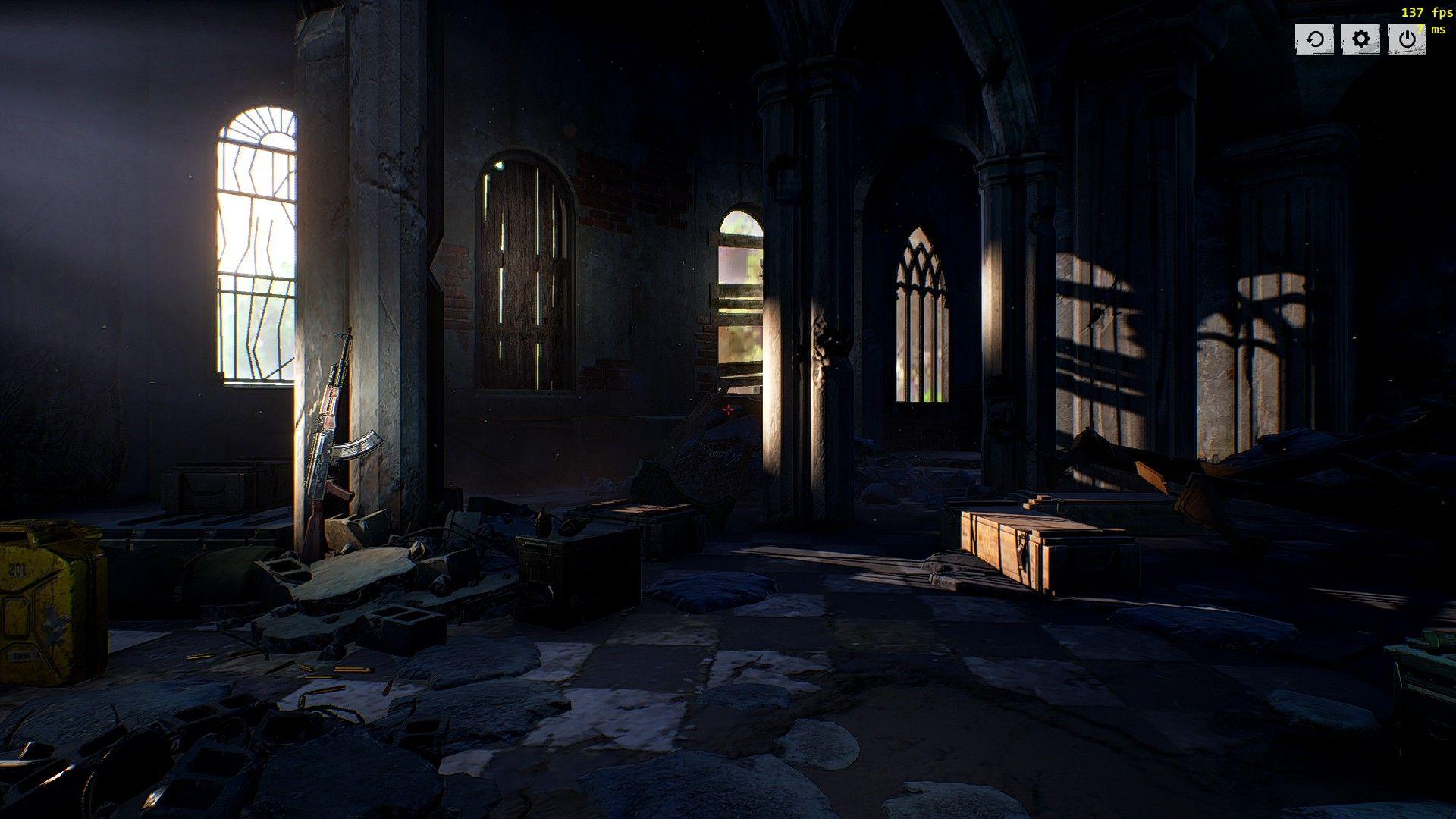The image size is (1456, 819).
Task: Select the gear between reset and power
Action: pyautogui.click(x=1361, y=39)
